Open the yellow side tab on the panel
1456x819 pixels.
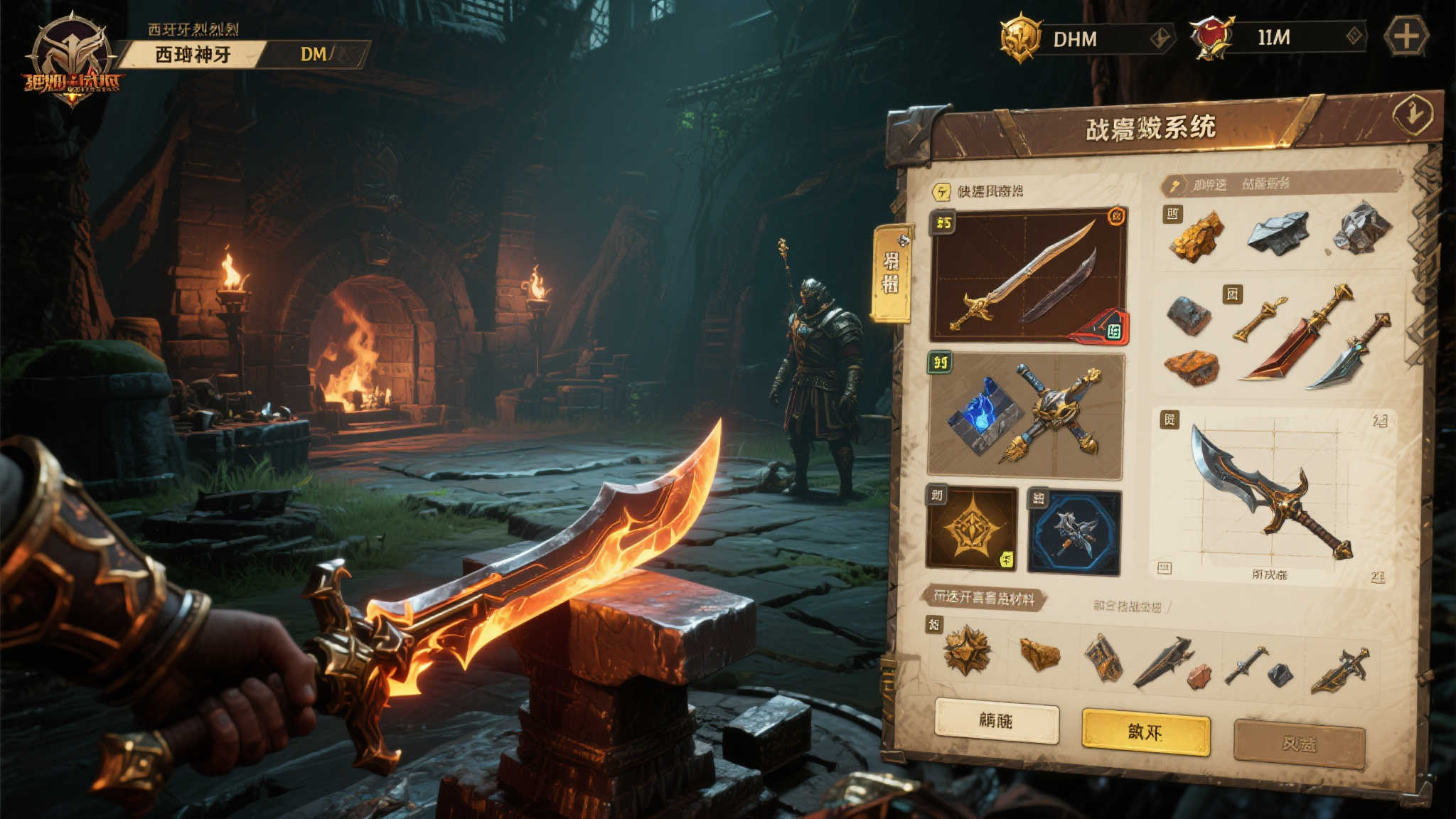(x=891, y=272)
